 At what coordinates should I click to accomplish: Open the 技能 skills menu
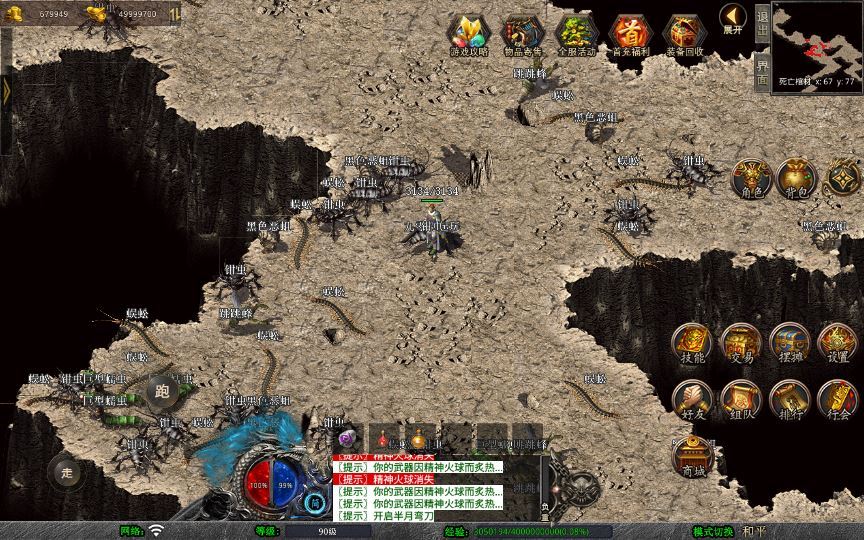click(692, 343)
